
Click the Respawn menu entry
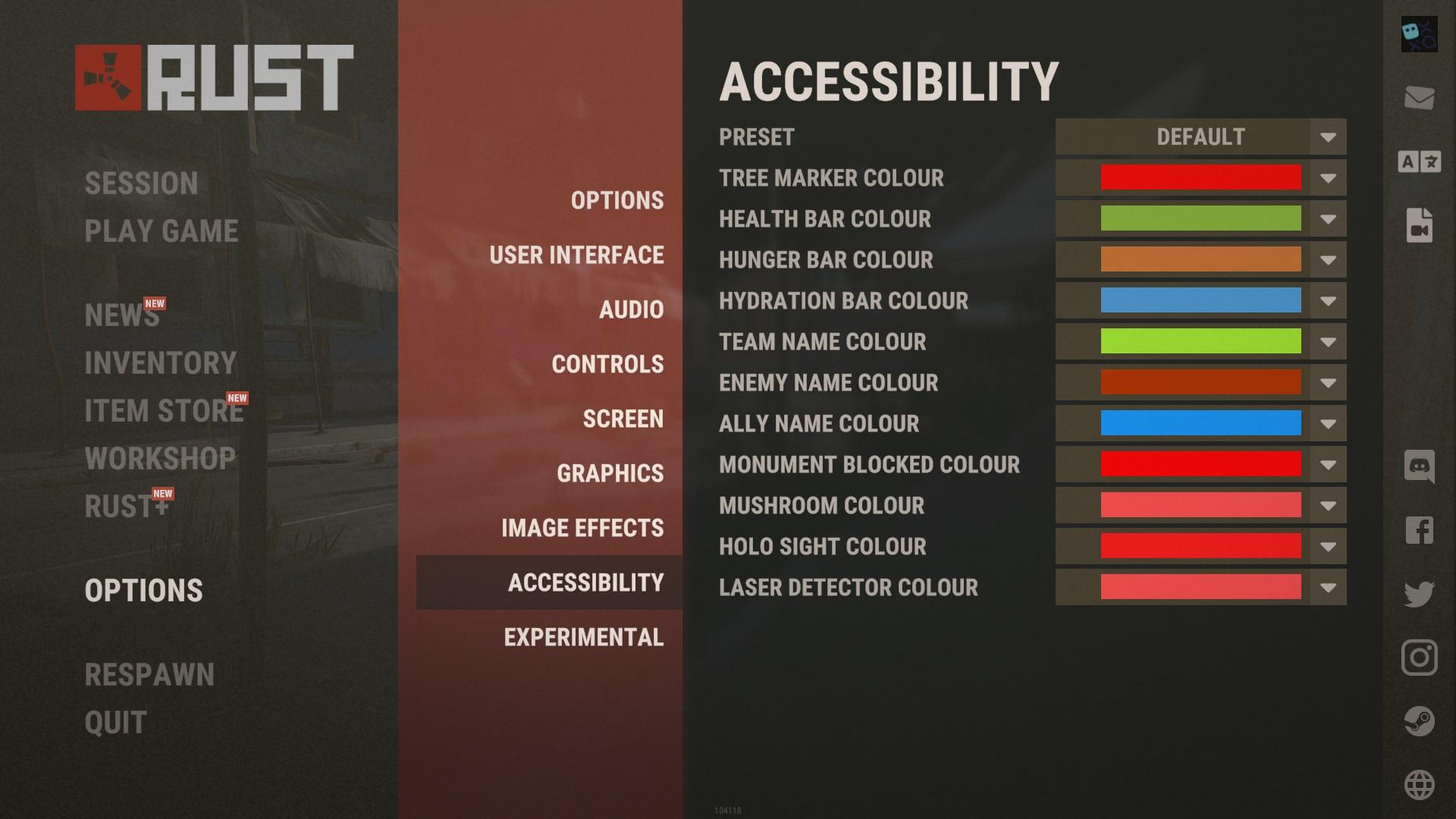coord(149,675)
